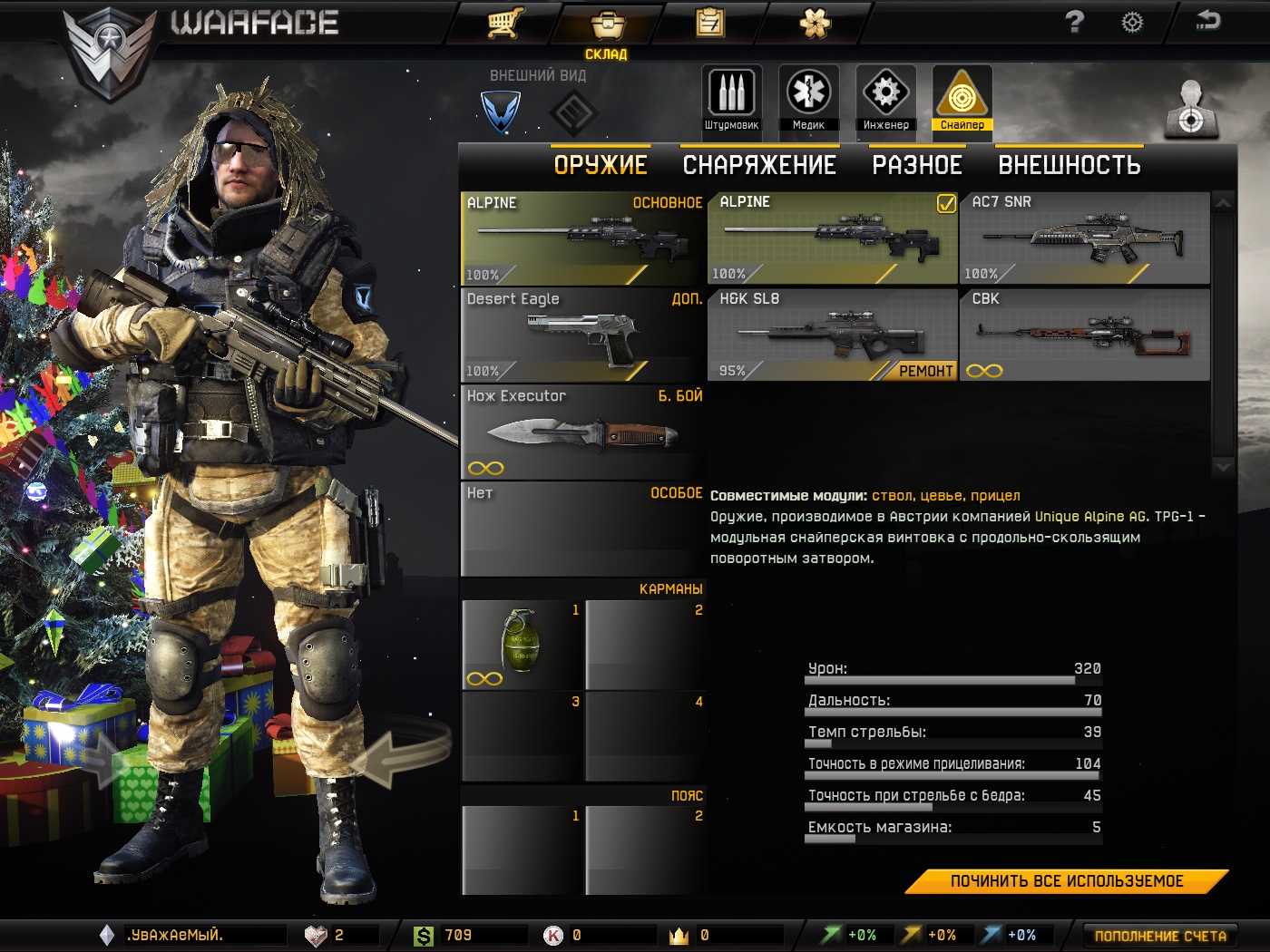Click ПОЧИНИТЬ ВСЕ ИСПОЛЬЗУЕМОЕ button
The image size is (1270, 952).
tap(1067, 881)
